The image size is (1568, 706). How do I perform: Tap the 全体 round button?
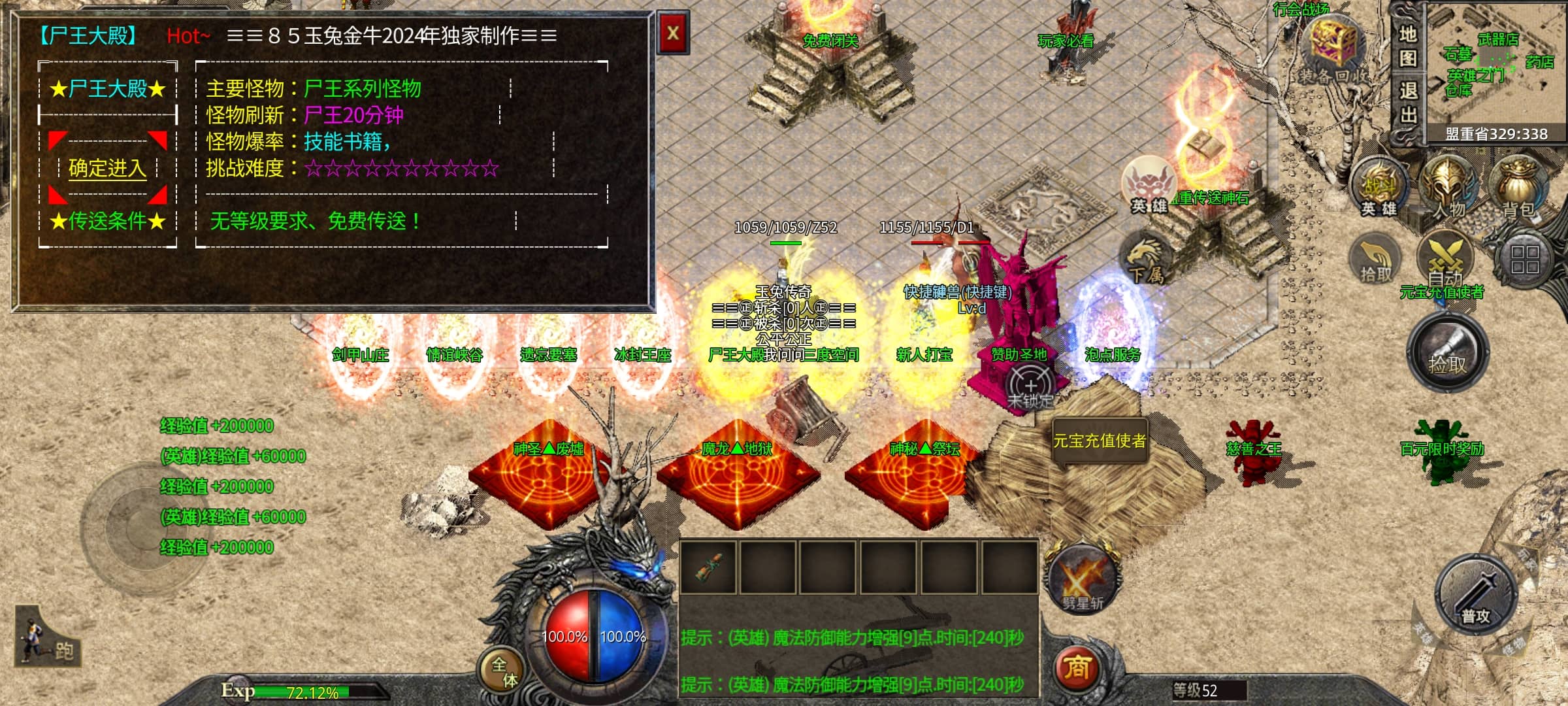click(x=504, y=671)
